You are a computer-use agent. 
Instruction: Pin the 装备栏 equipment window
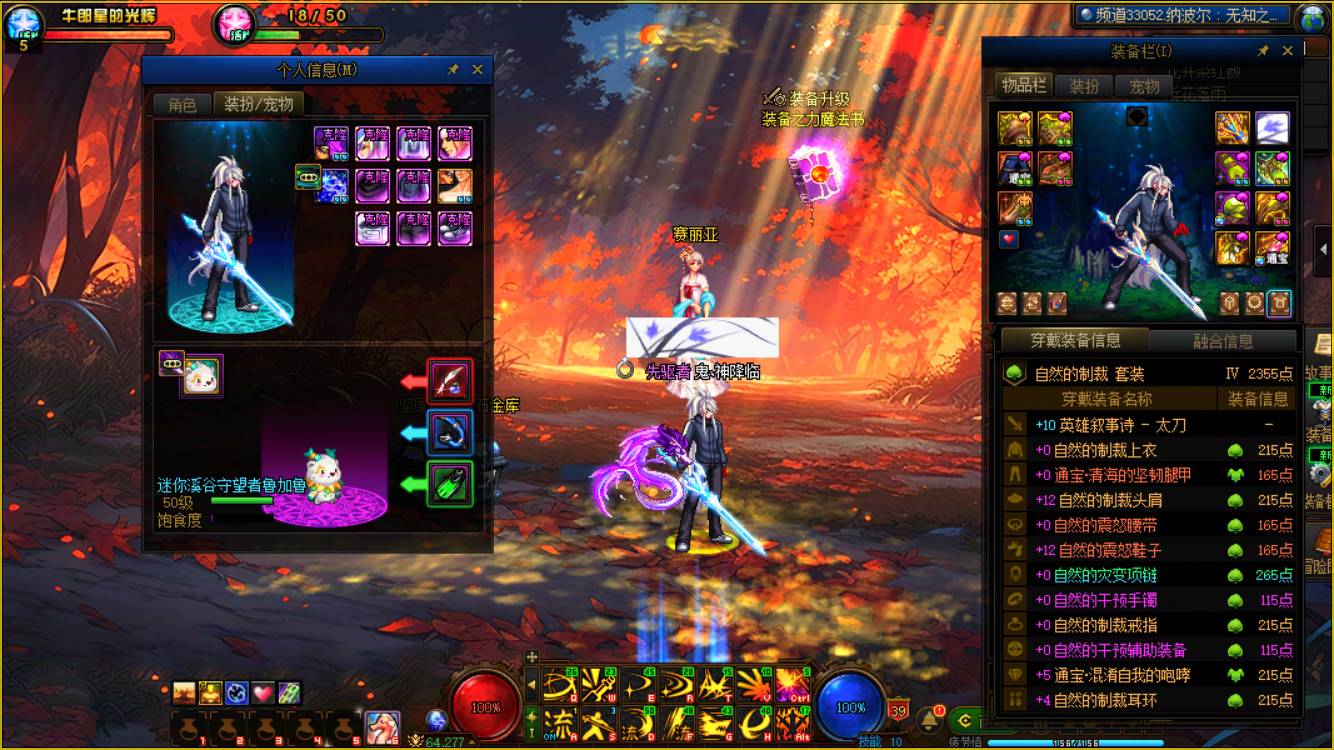[x=1263, y=51]
